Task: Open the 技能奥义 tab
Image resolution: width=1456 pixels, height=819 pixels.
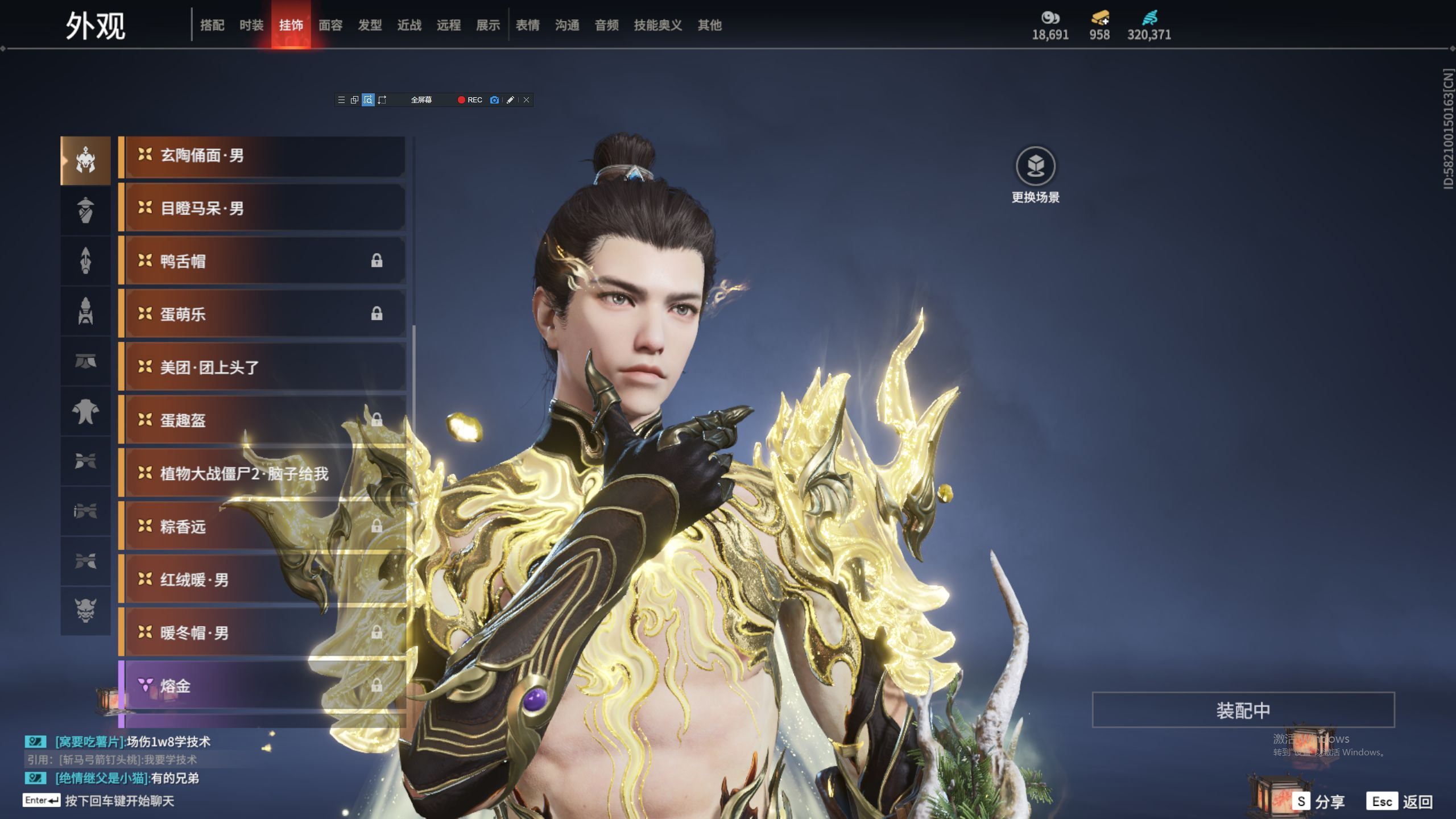Action: (x=657, y=25)
